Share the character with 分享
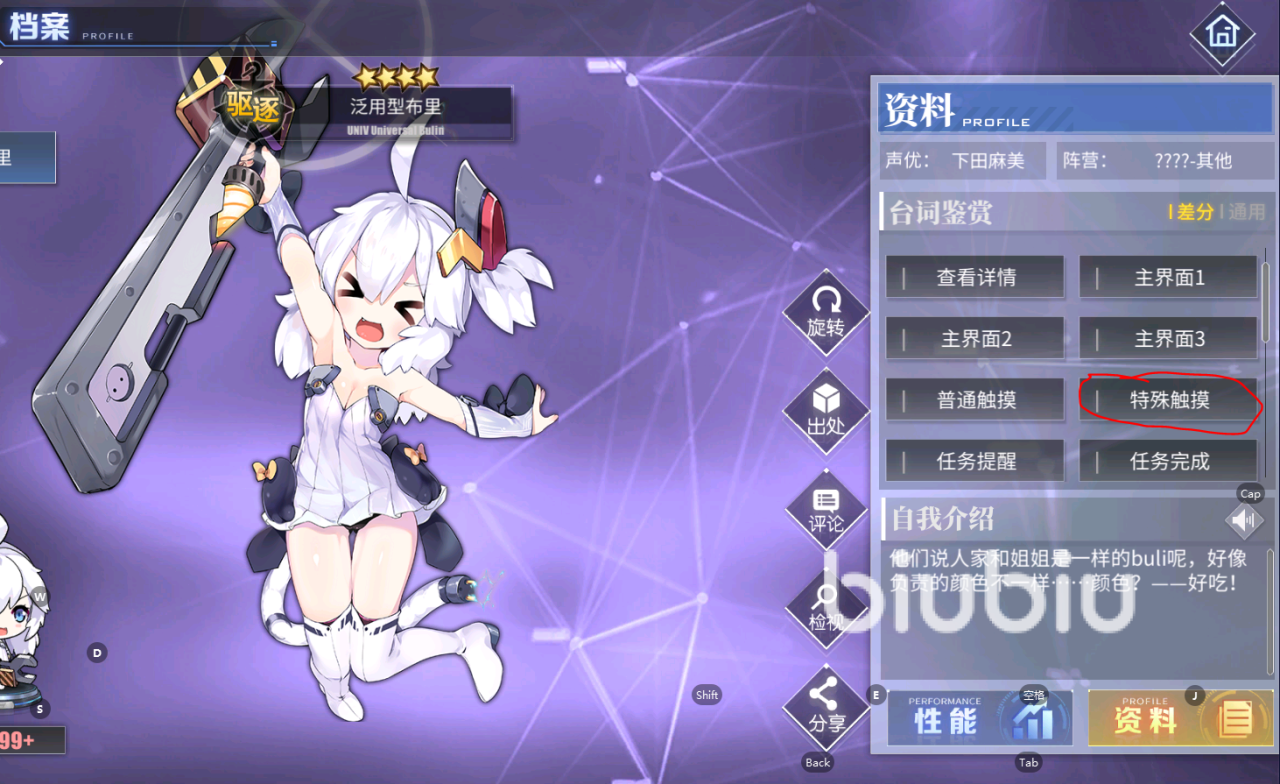The width and height of the screenshot is (1280, 784). (826, 706)
